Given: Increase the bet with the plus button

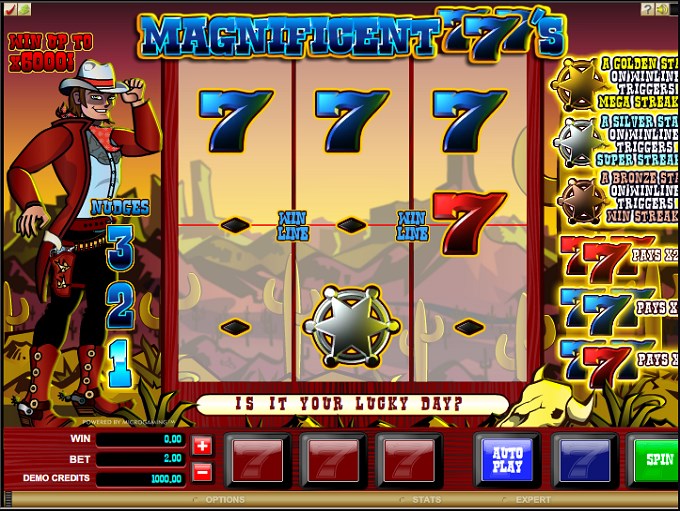Looking at the screenshot, I should point(202,446).
